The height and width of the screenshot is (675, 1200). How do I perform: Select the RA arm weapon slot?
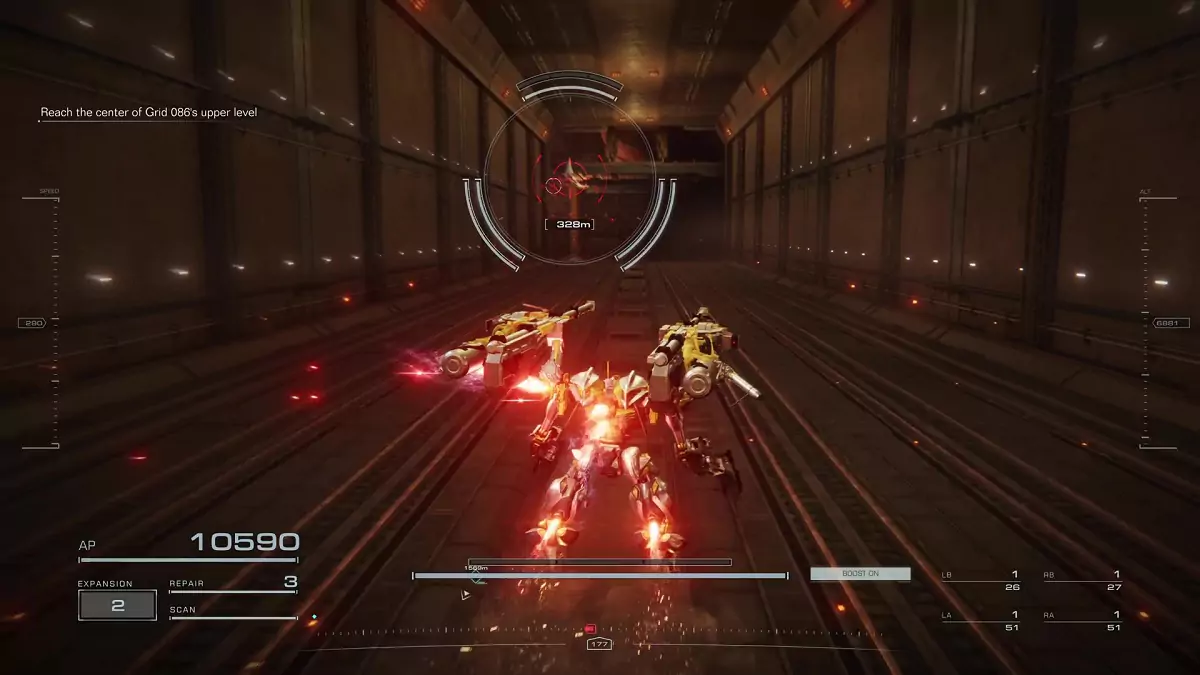coord(1081,620)
